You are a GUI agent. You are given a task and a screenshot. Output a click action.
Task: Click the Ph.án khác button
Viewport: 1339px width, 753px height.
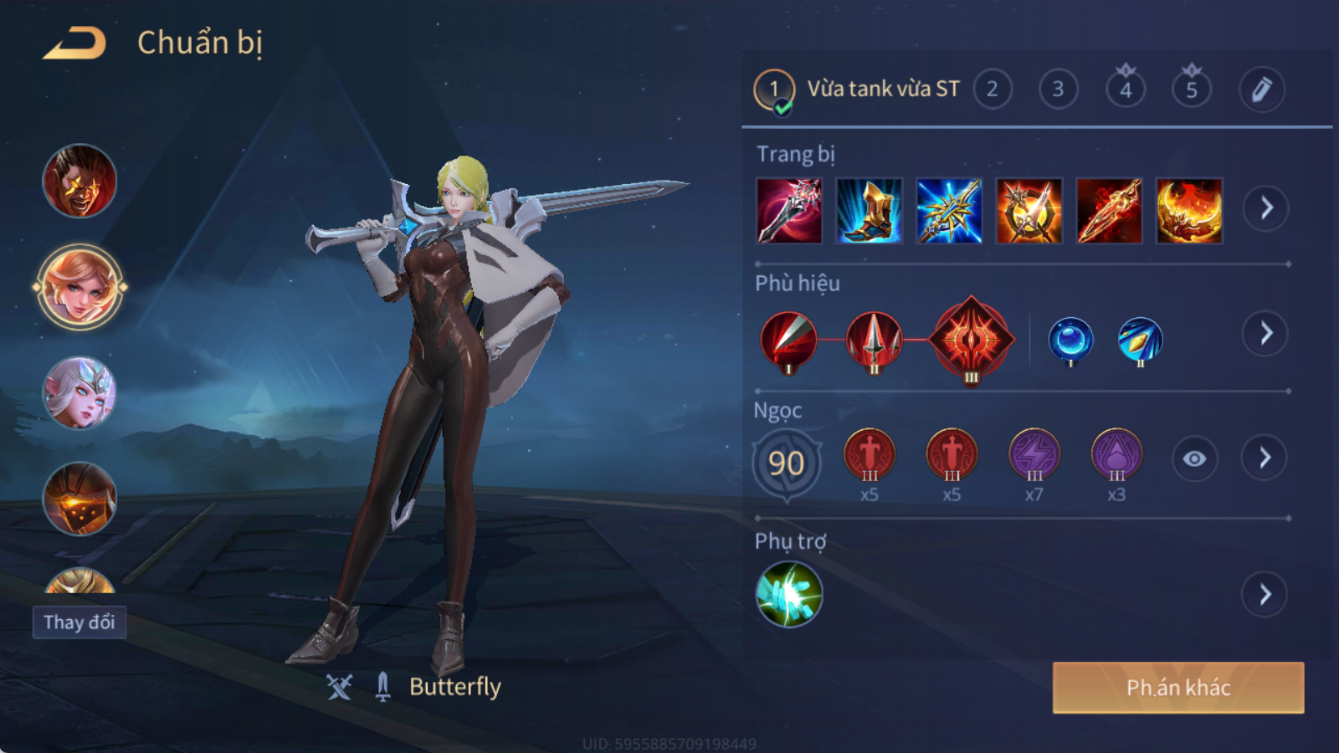coord(1178,688)
